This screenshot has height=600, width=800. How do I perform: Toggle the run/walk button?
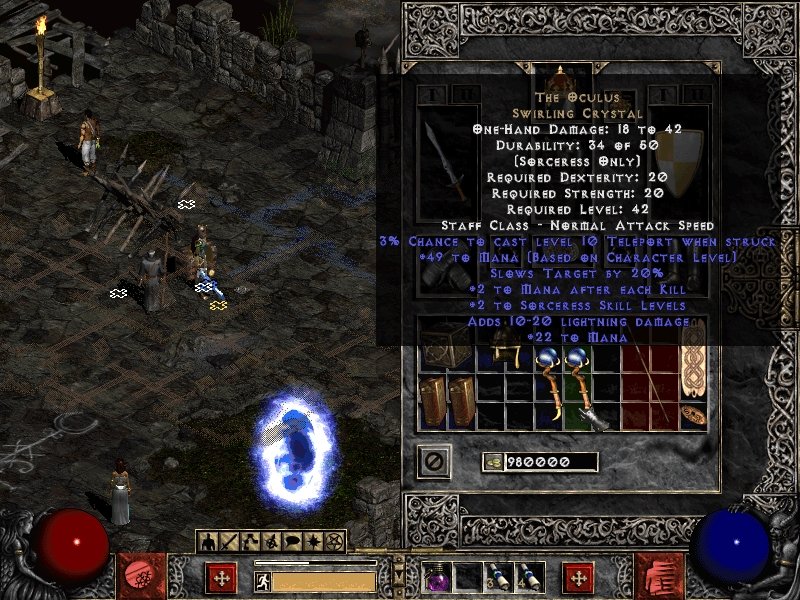point(263,580)
